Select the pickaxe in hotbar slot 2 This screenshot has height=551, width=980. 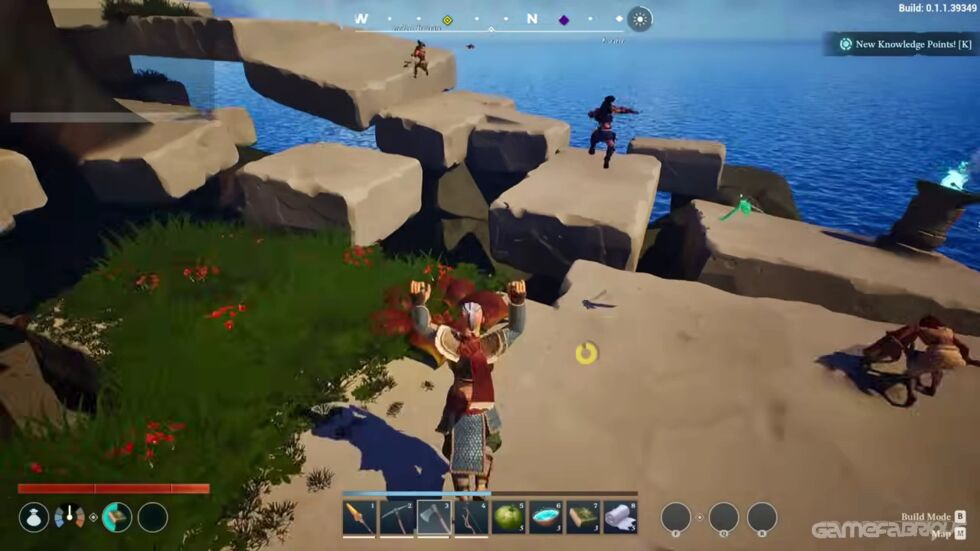point(396,517)
